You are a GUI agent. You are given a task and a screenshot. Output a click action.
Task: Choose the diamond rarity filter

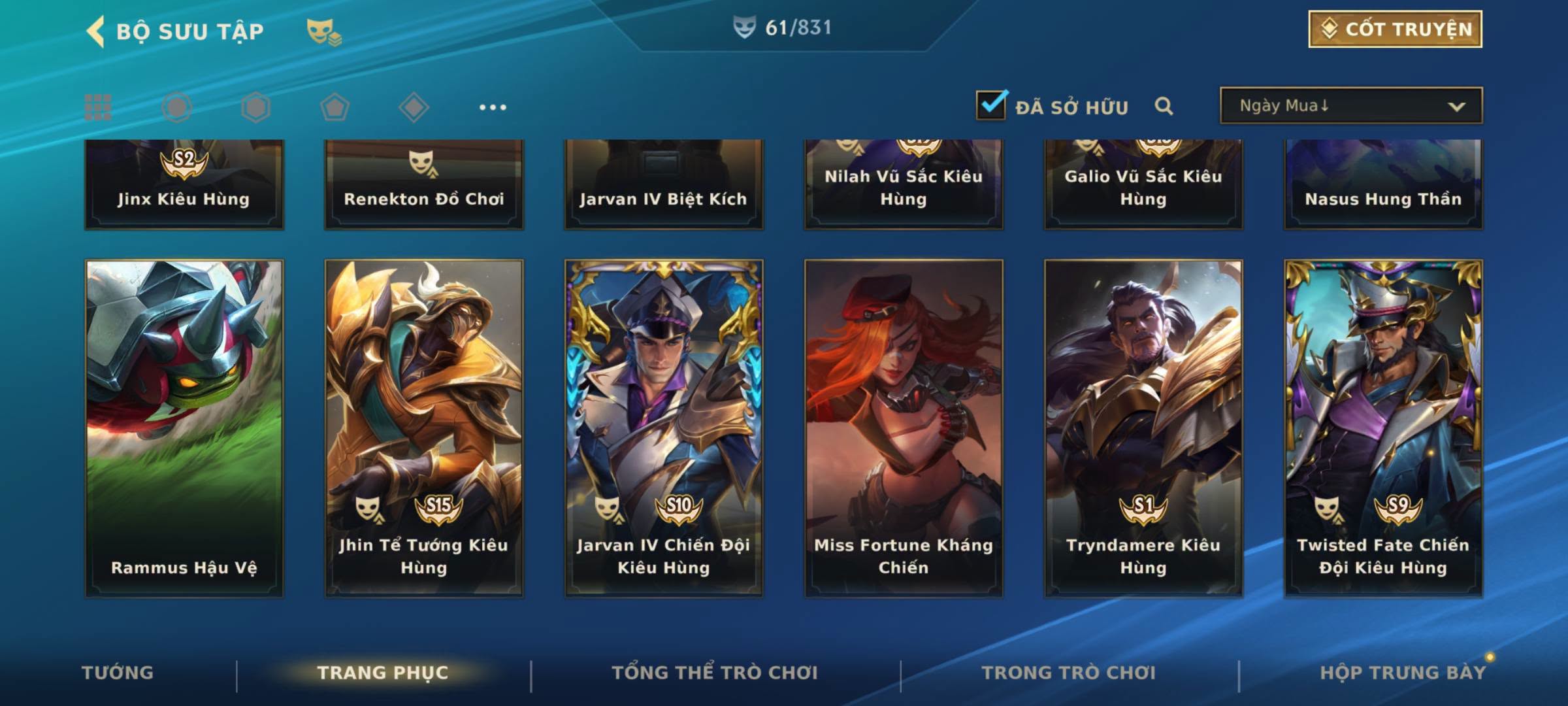[x=414, y=107]
